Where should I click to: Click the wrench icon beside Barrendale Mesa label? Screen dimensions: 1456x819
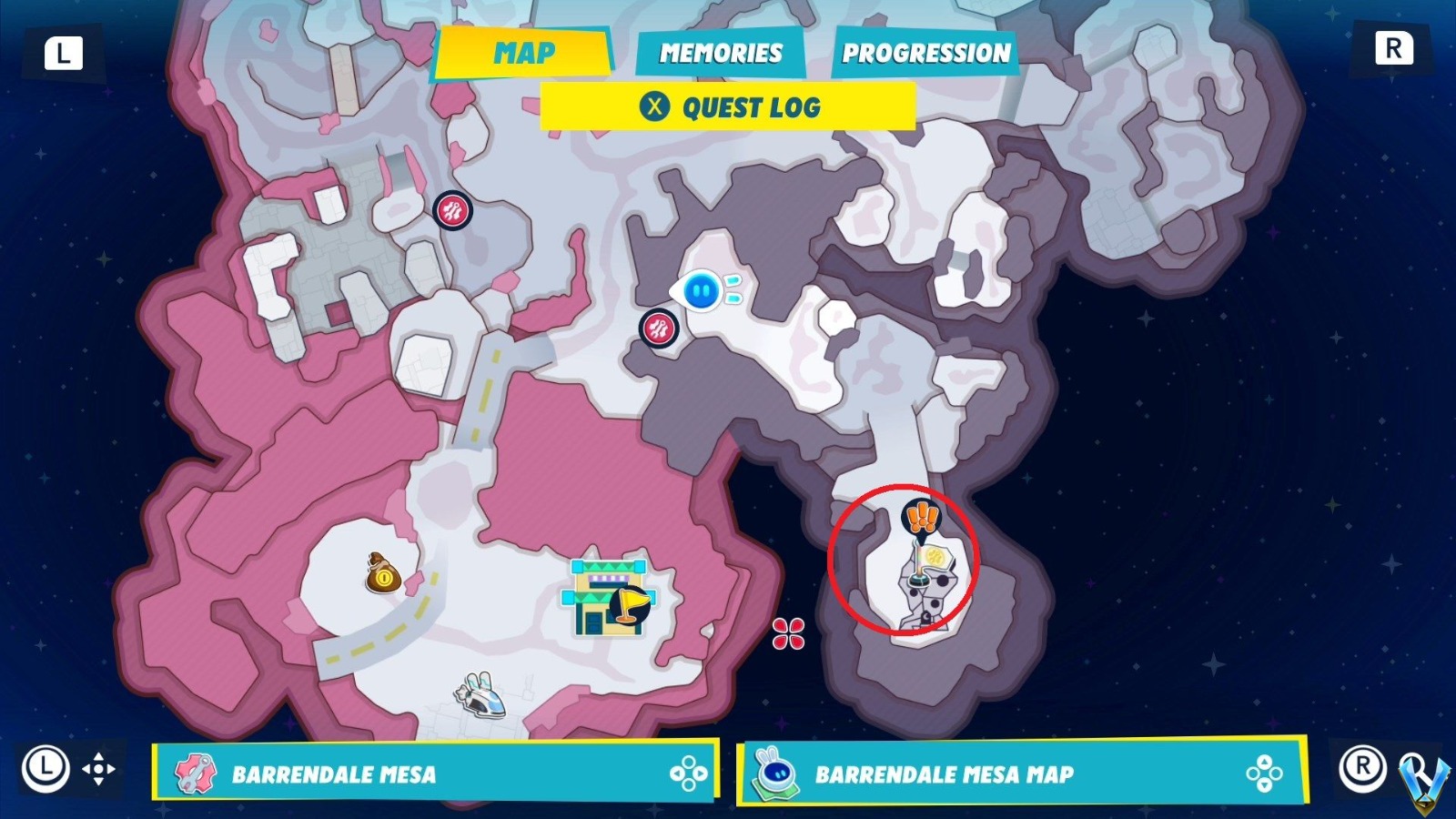(194, 774)
